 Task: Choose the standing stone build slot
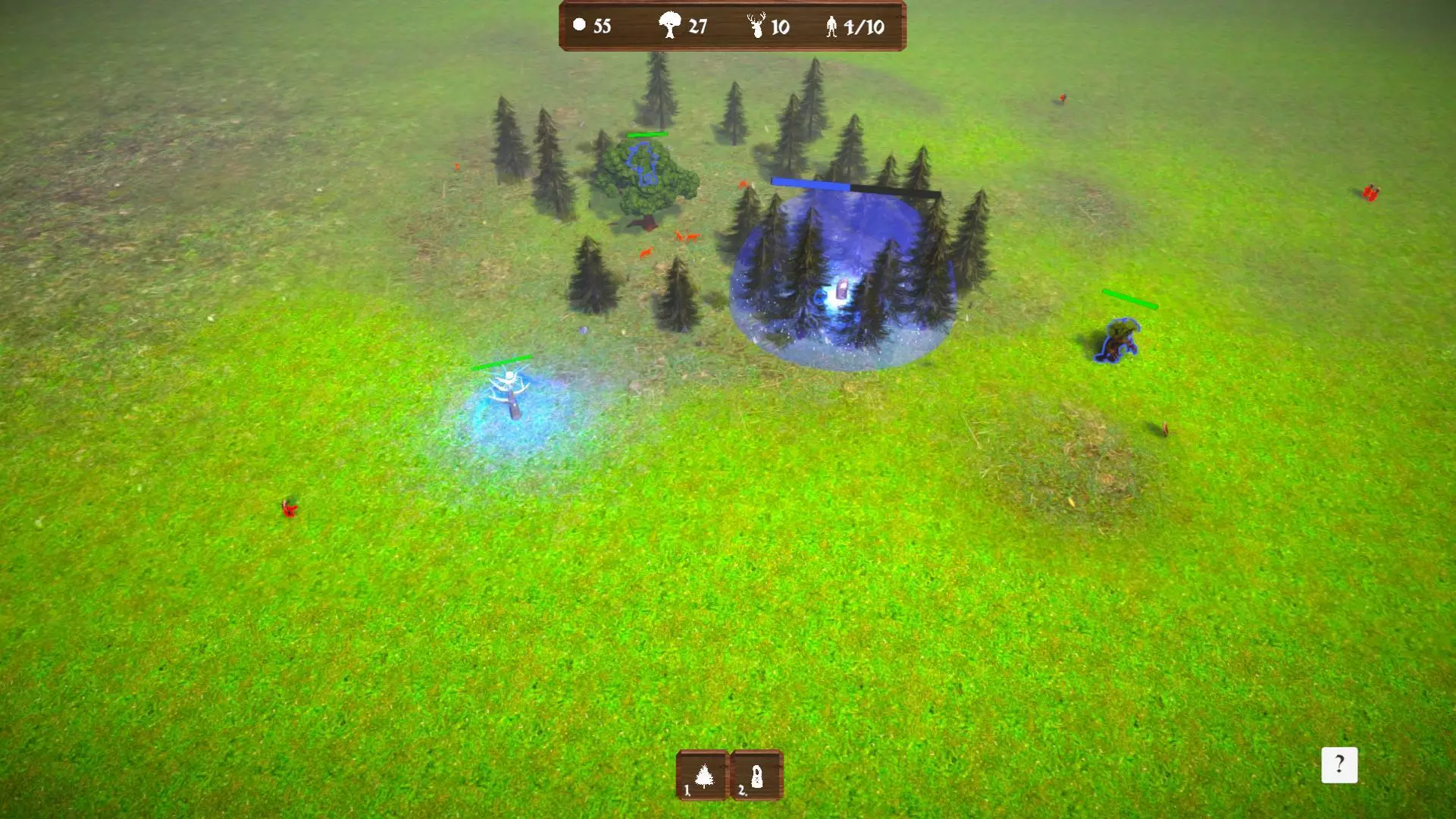point(756,776)
